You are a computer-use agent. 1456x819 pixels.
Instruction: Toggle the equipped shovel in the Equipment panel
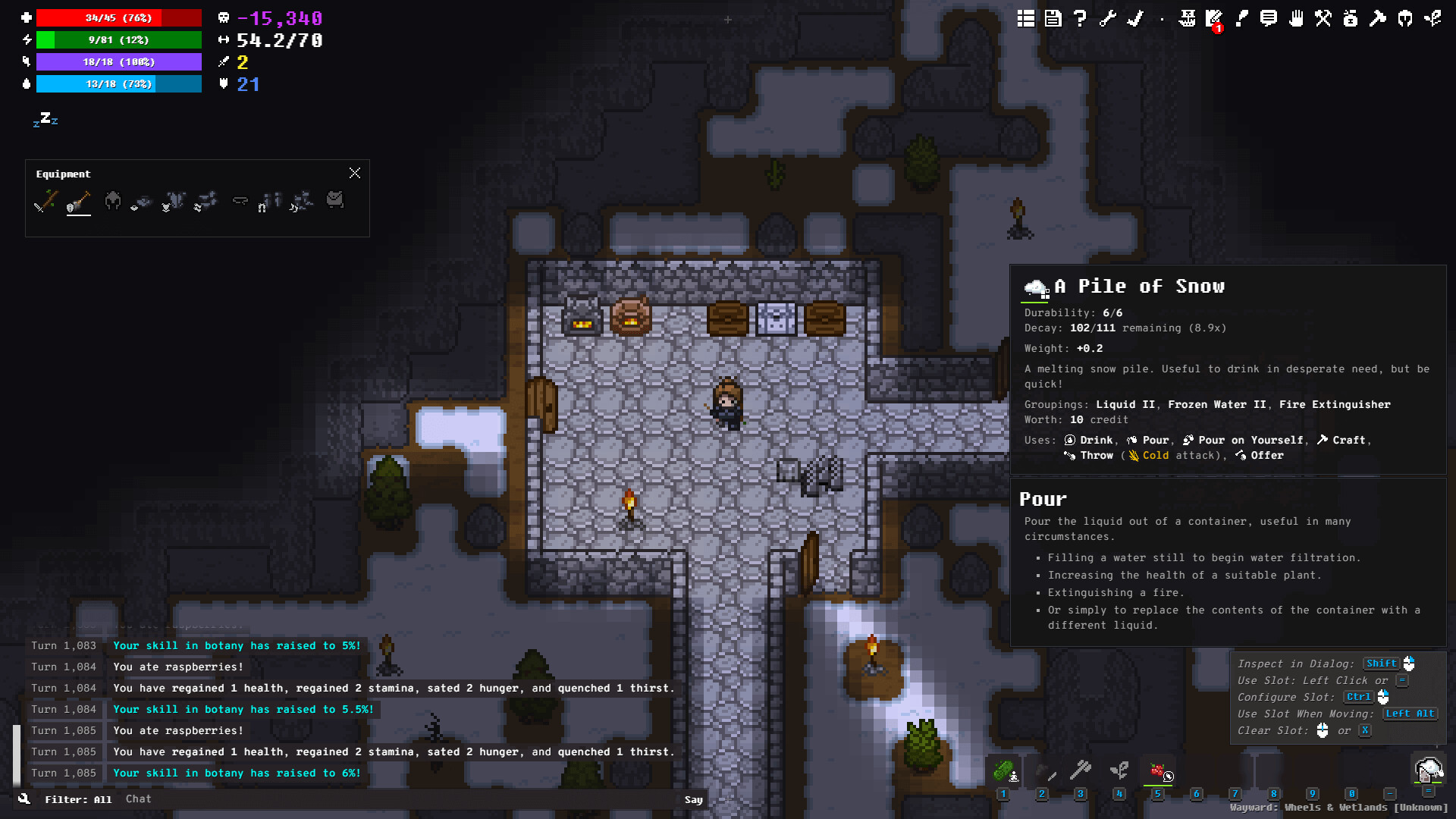tap(80, 202)
